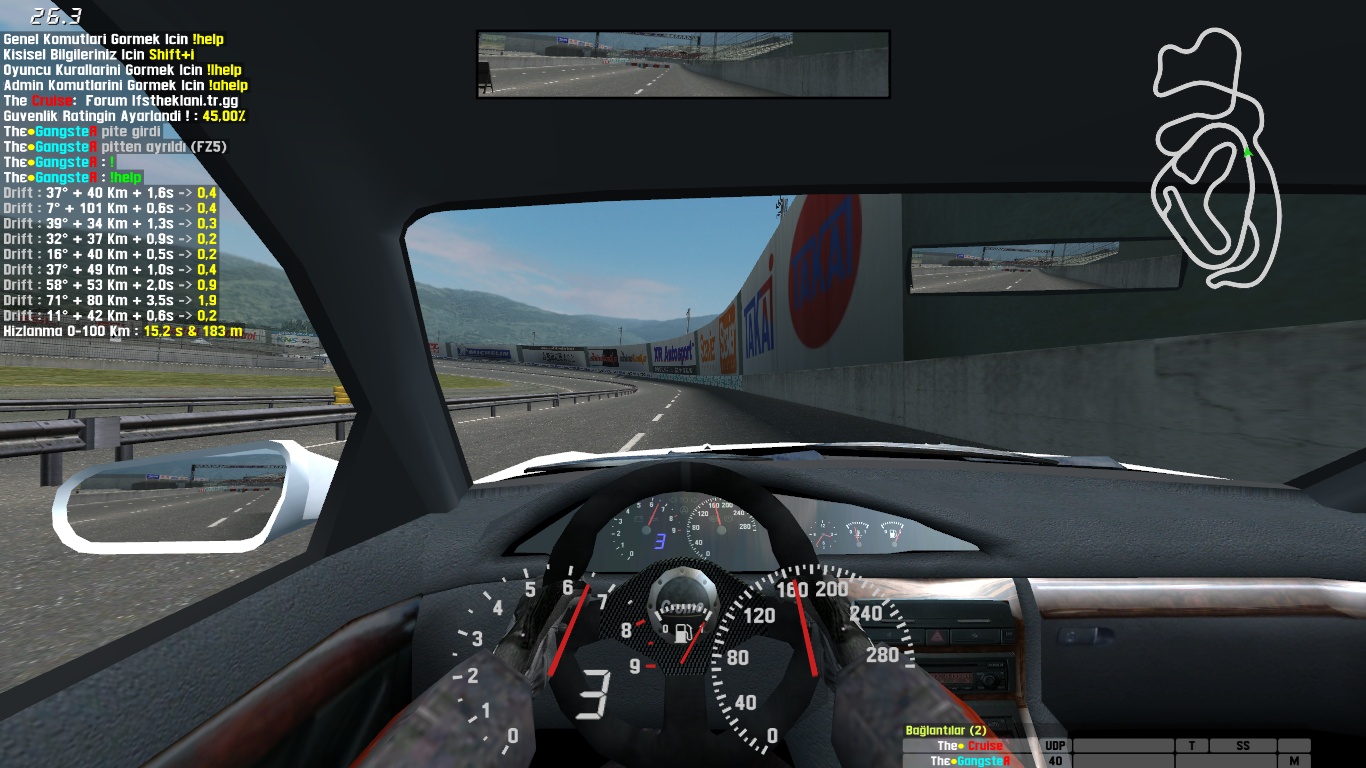The image size is (1366, 768).
Task: Click the T button in the connections list
Action: pos(1192,746)
